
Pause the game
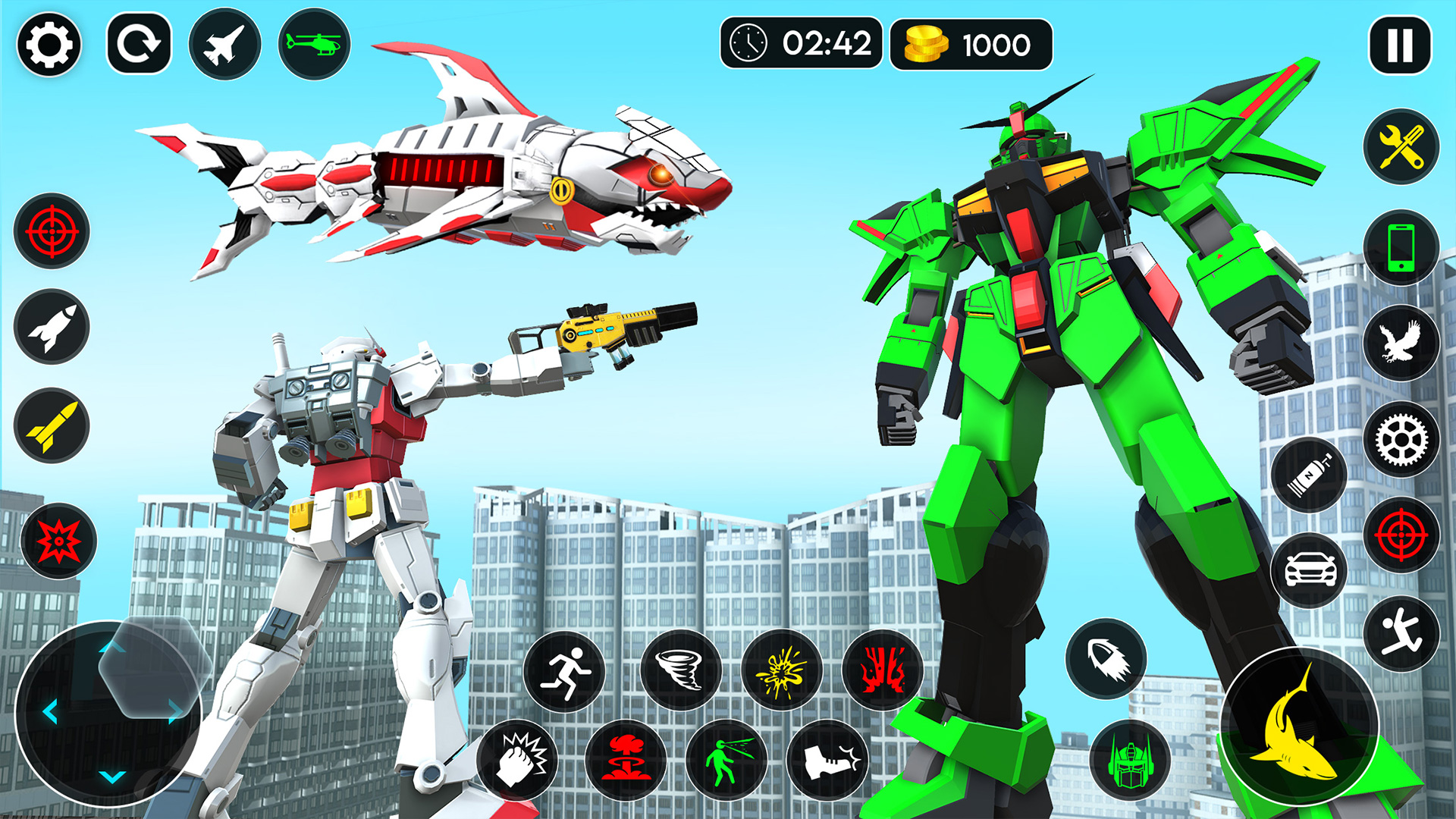pos(1399,45)
